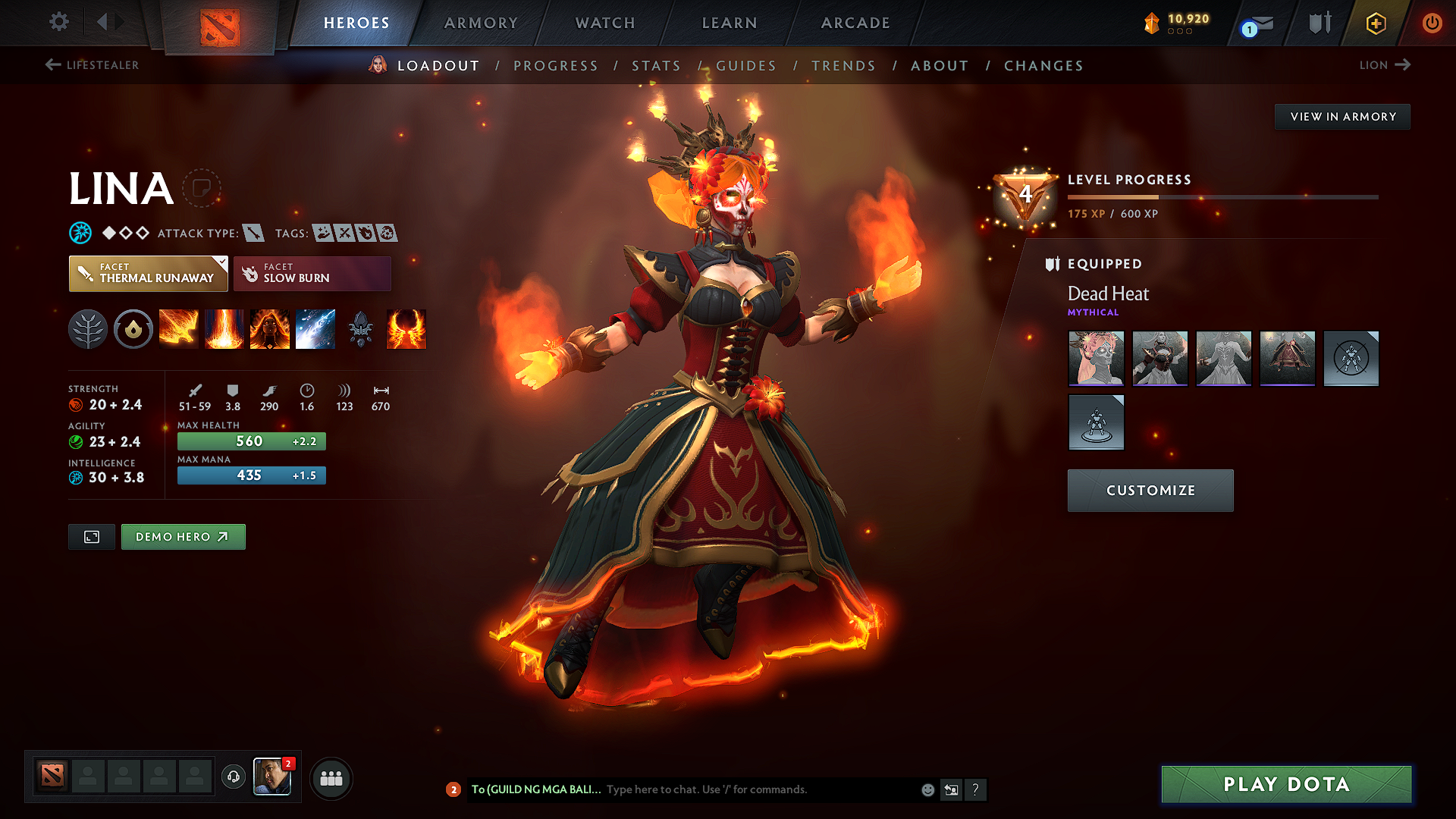This screenshot has height=819, width=1456.
Task: Select the Dead Heat head item thumbnail
Action: [x=1096, y=359]
